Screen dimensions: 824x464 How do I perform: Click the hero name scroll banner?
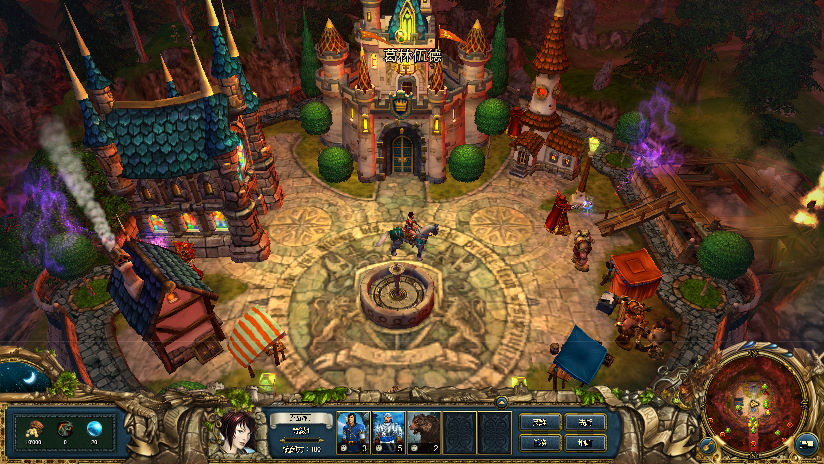[x=299, y=419]
